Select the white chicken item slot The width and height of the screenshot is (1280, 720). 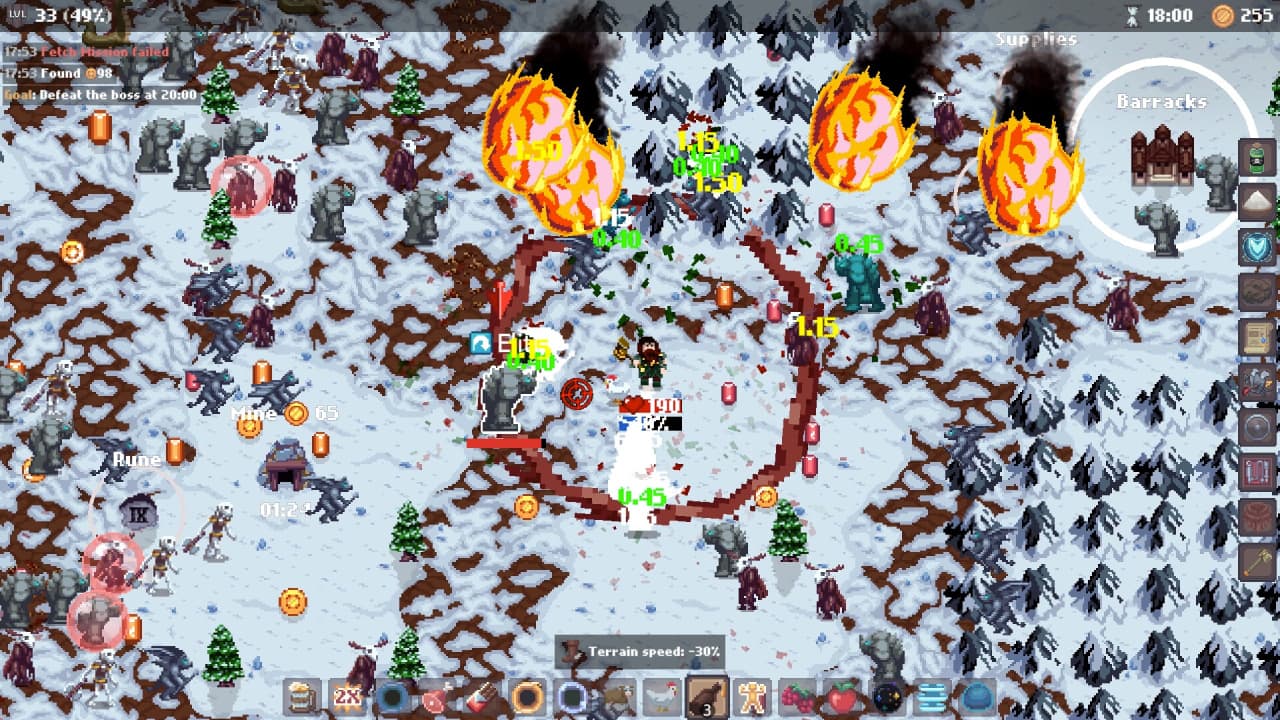(661, 697)
